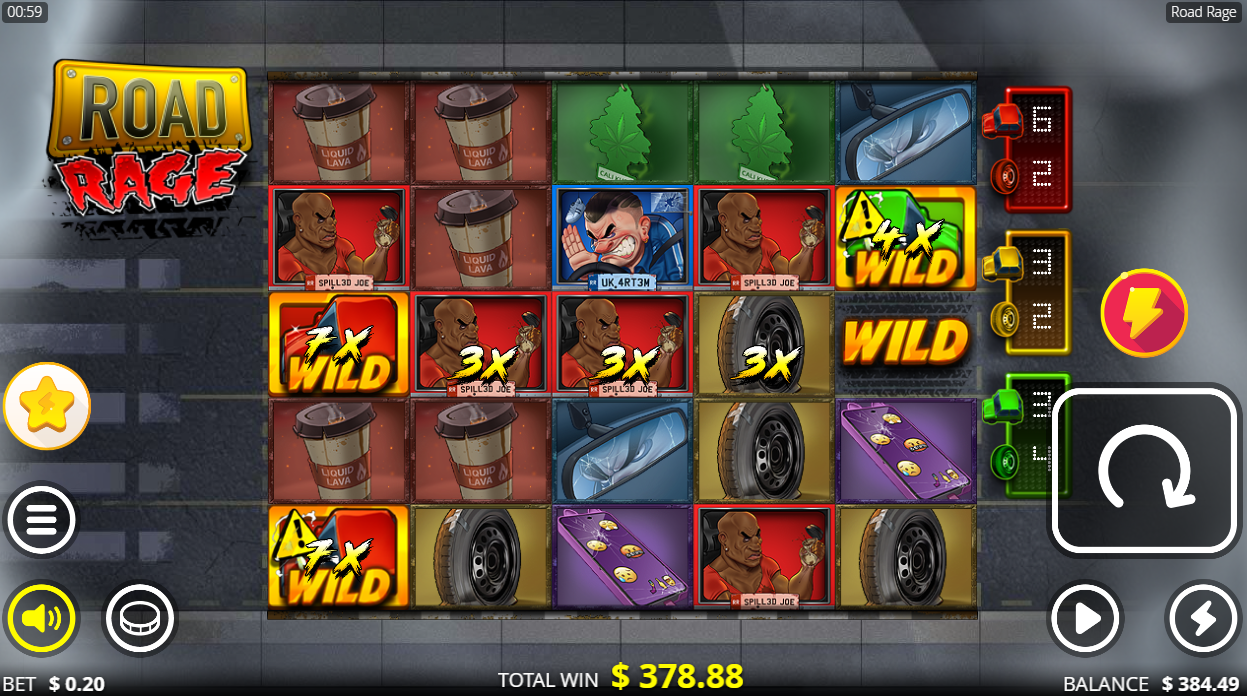Open the bet coin settings
The image size is (1247, 696).
pos(139,619)
